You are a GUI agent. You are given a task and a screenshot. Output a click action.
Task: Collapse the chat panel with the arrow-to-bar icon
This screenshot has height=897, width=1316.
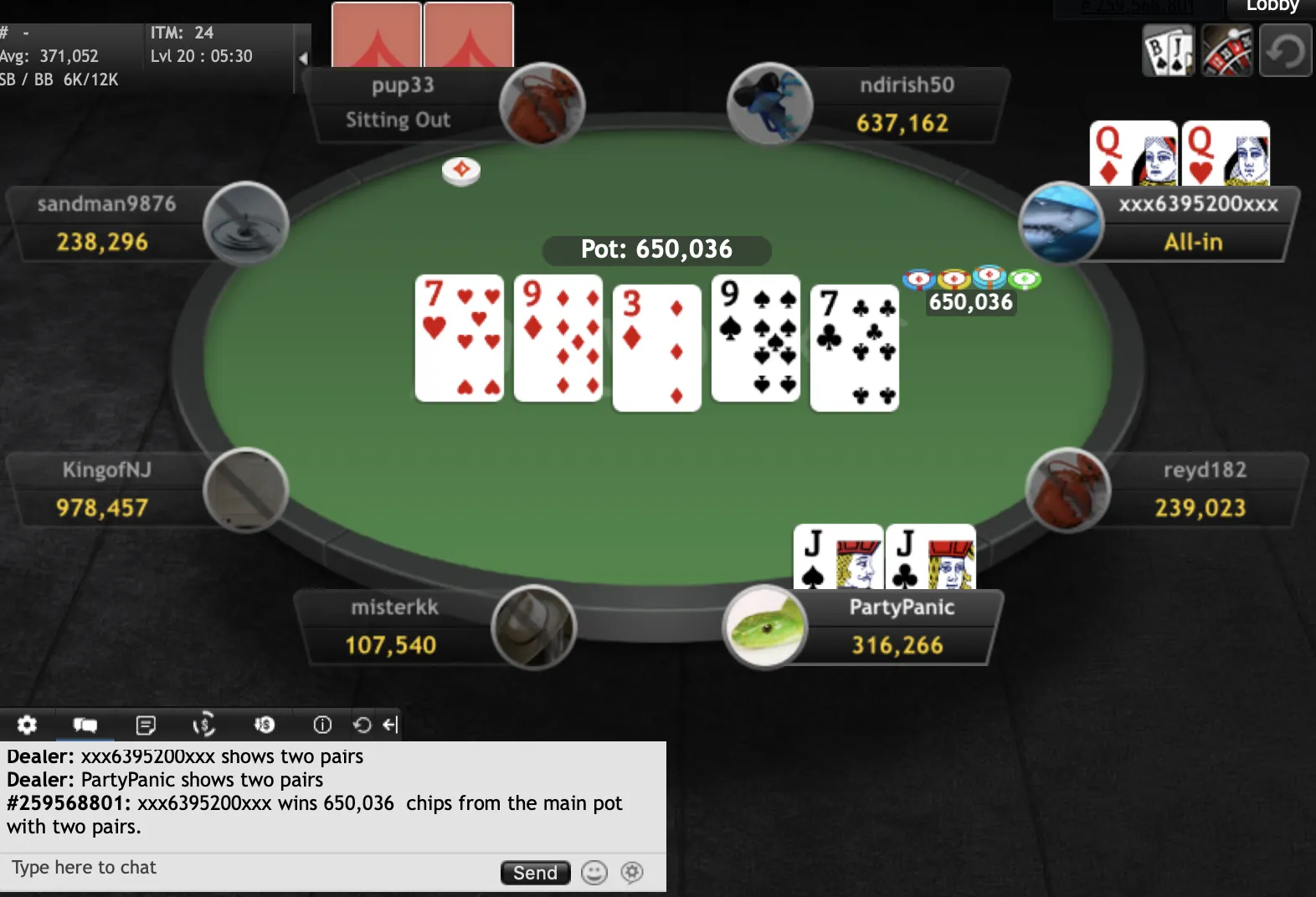(390, 725)
